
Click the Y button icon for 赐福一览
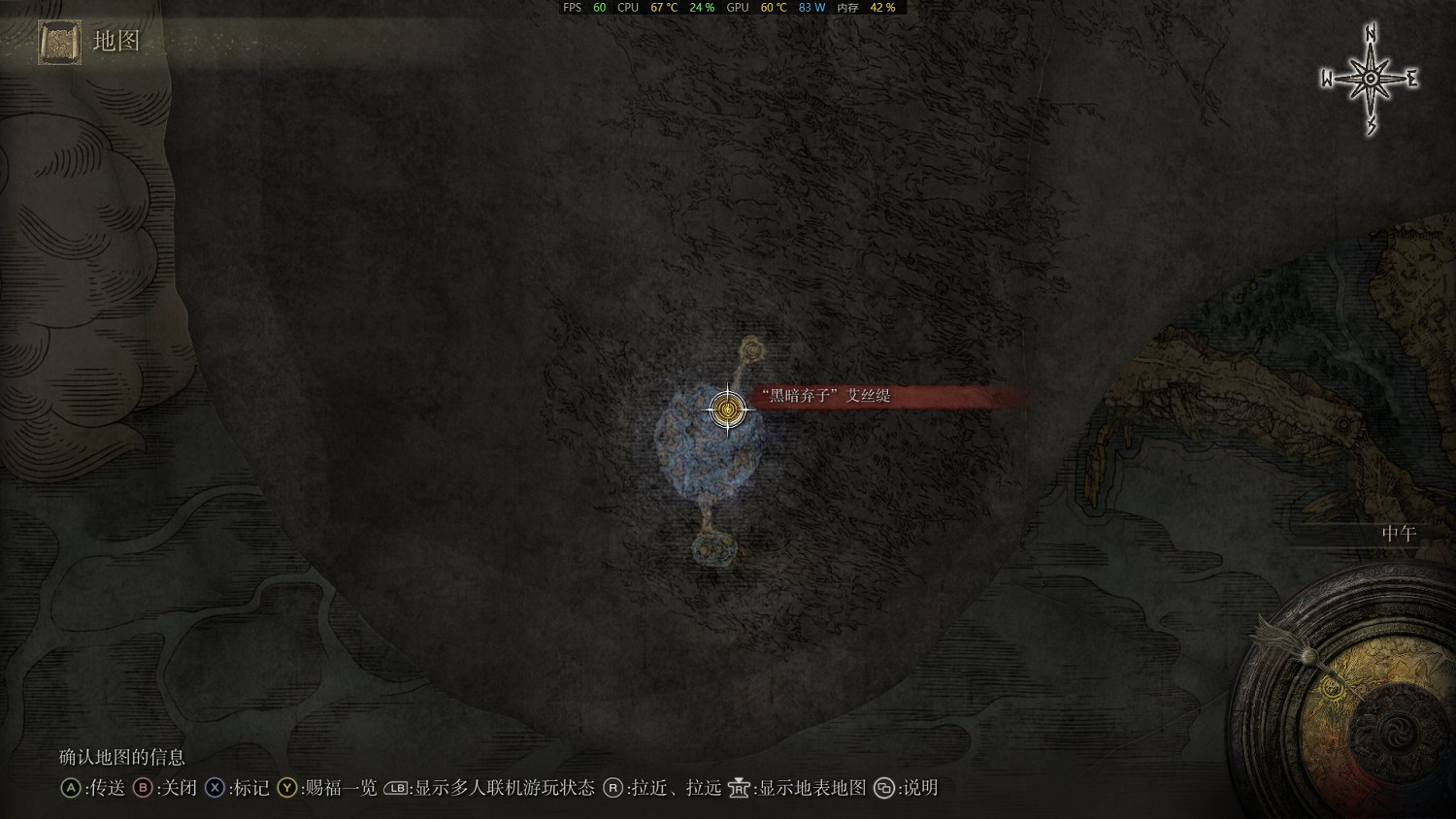point(287,789)
